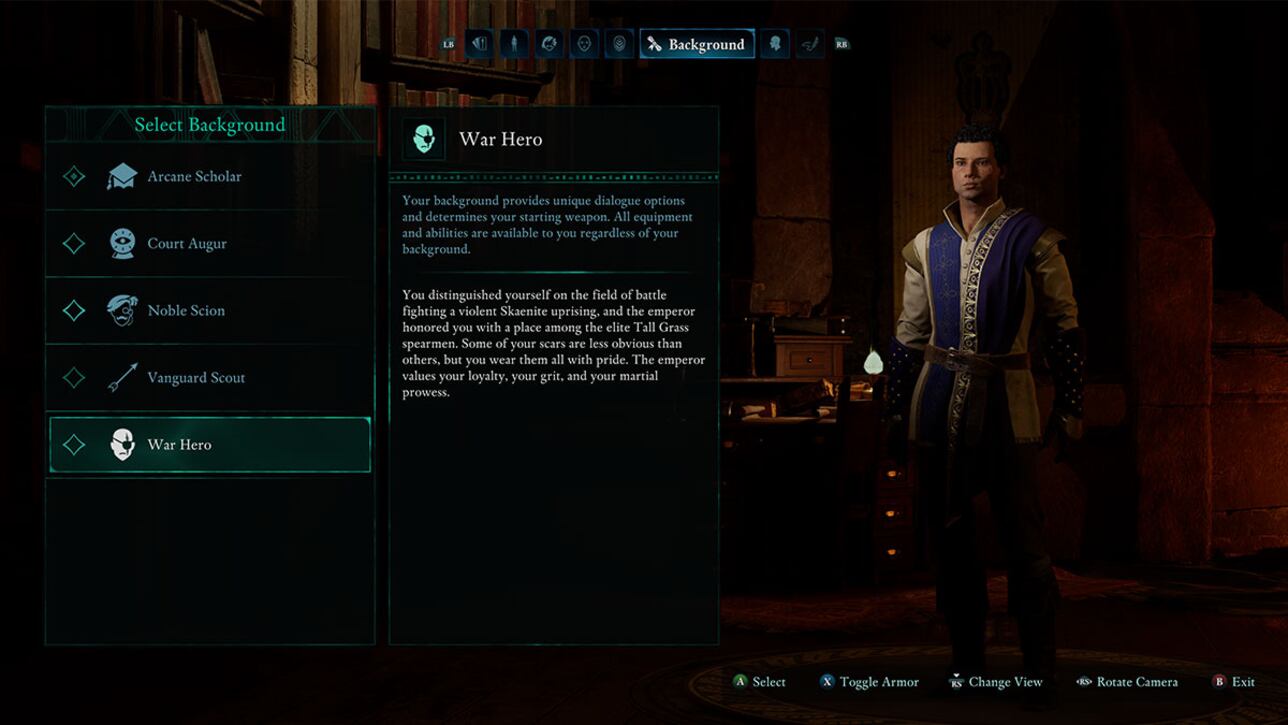Screen dimensions: 1288x725
Task: Select the hair customization icon
Action: (548, 43)
